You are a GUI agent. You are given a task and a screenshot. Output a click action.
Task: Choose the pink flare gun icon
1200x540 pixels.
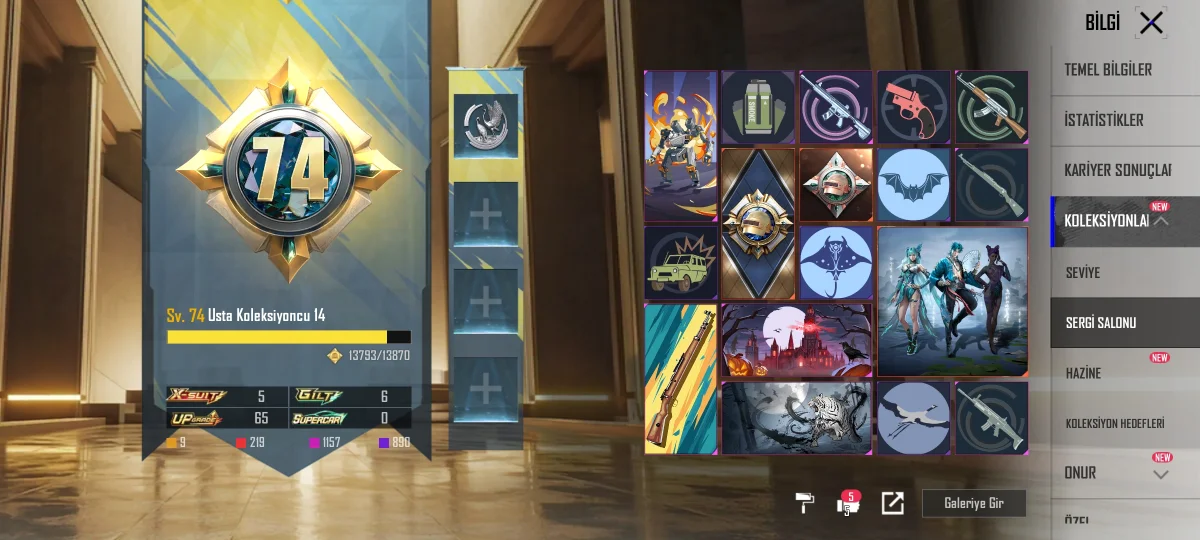914,107
